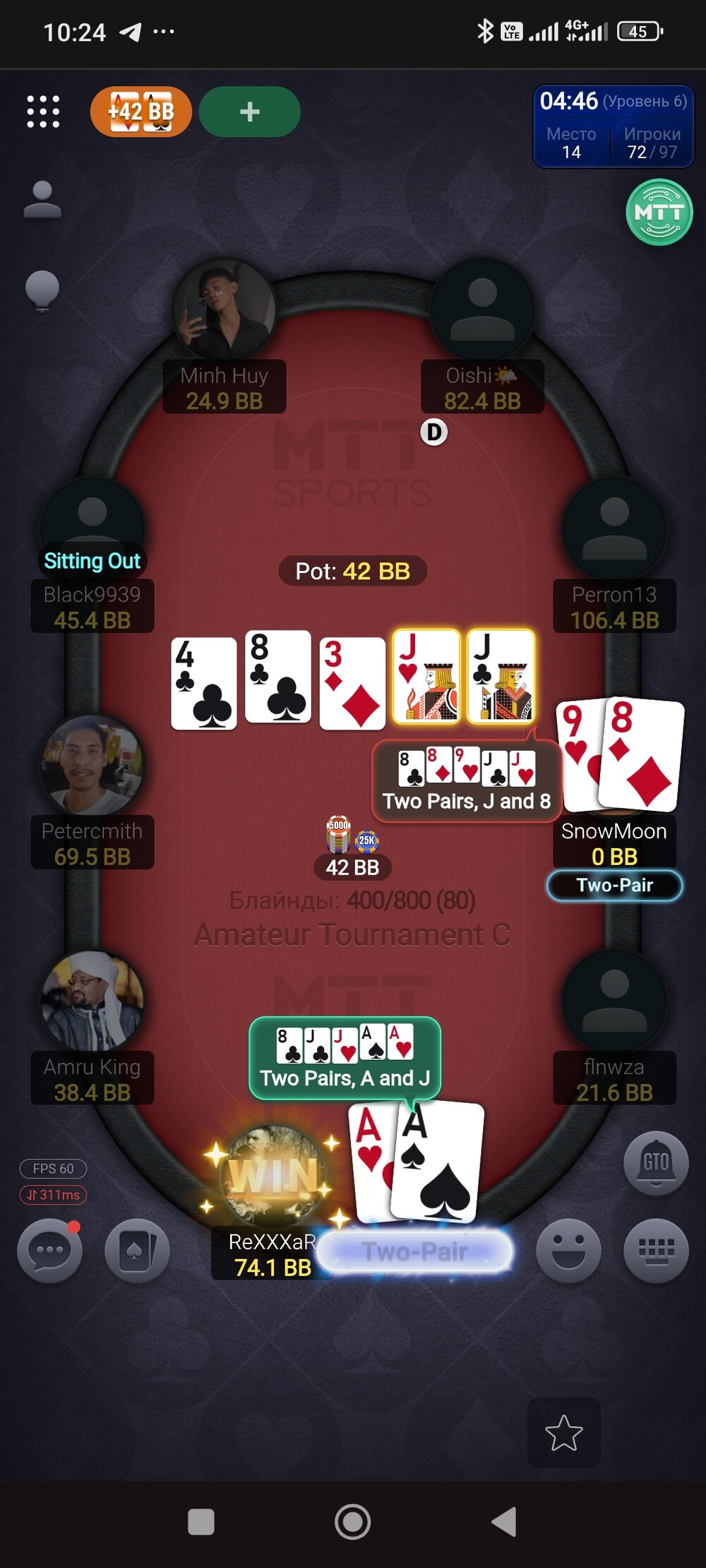Open the smiley emoji button
Screen dimensions: 706x1568
(x=568, y=1250)
